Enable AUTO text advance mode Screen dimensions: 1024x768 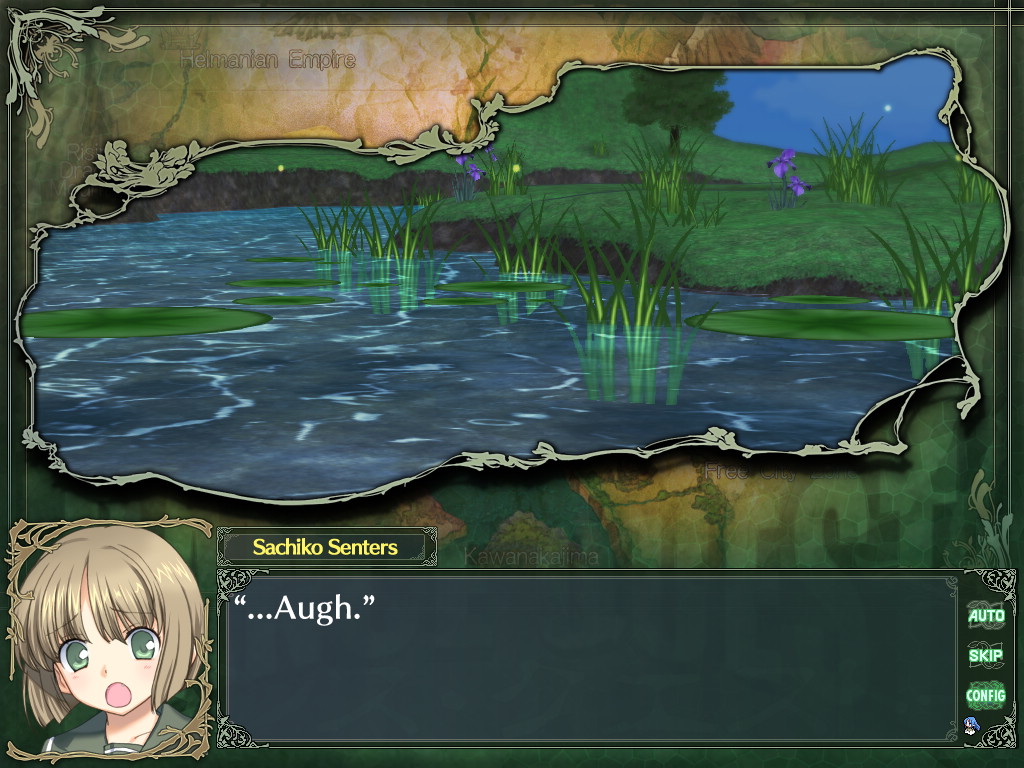[985, 616]
